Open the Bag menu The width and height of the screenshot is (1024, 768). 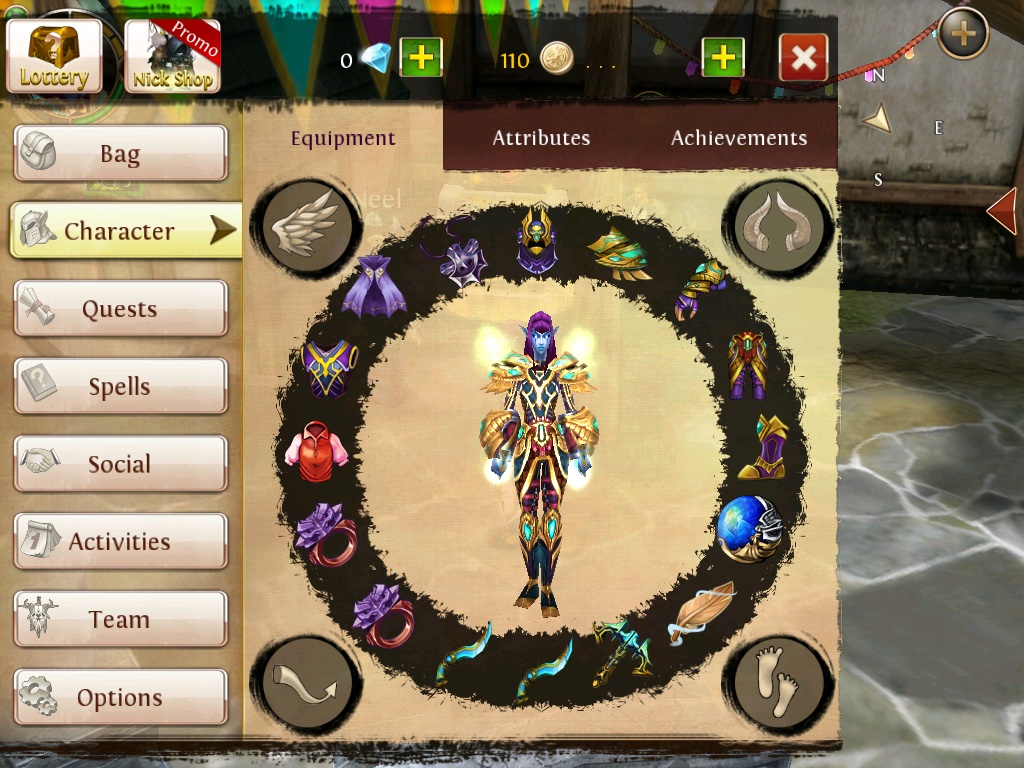coord(120,154)
